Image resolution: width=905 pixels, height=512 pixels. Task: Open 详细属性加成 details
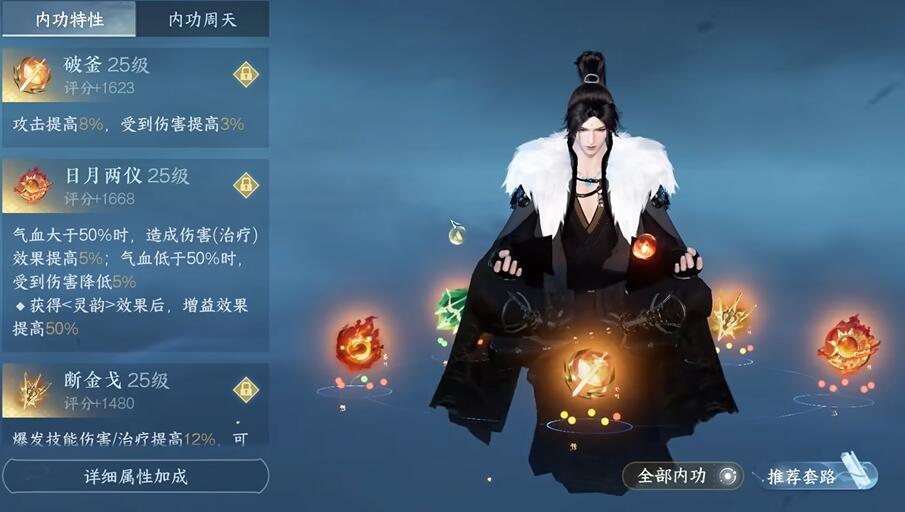[135, 476]
